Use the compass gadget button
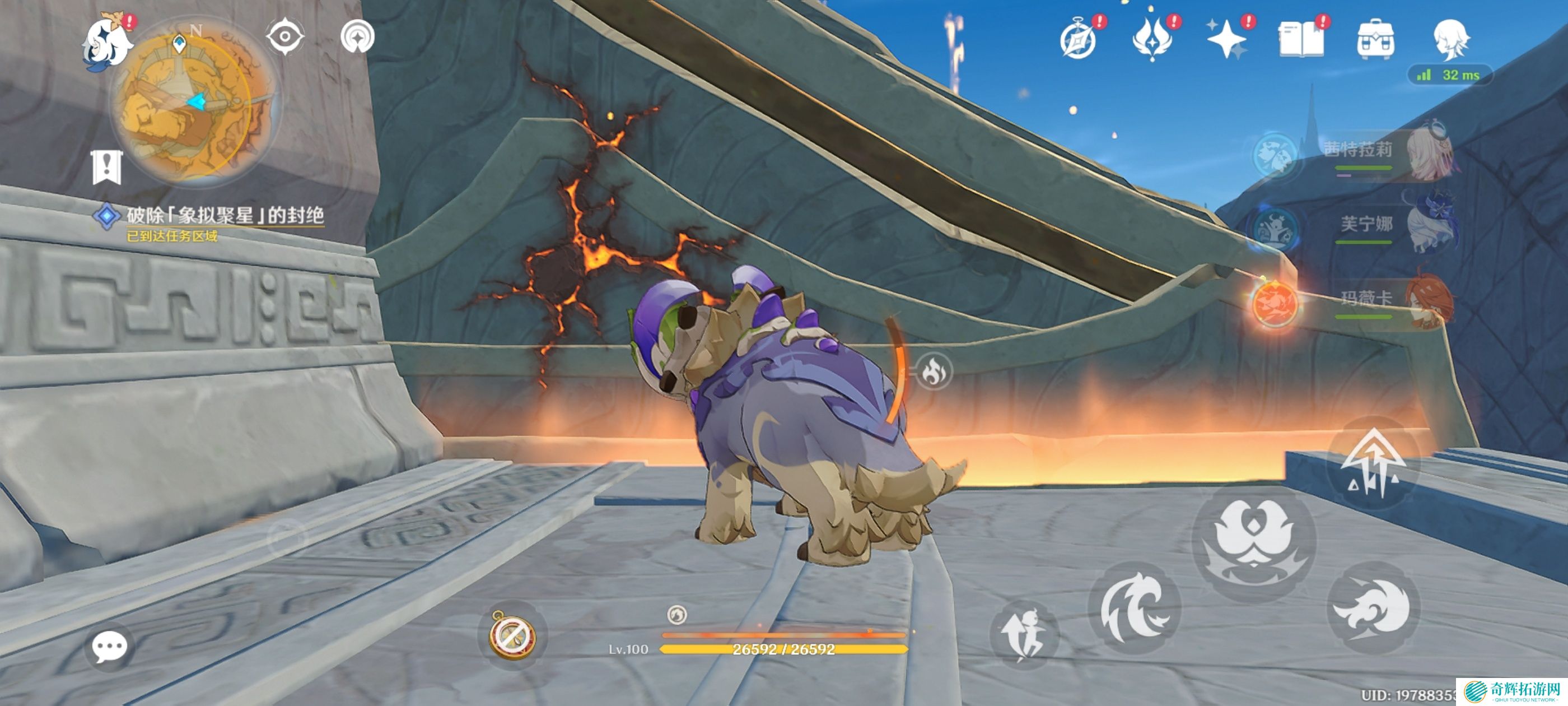1568x706 pixels. (x=512, y=635)
